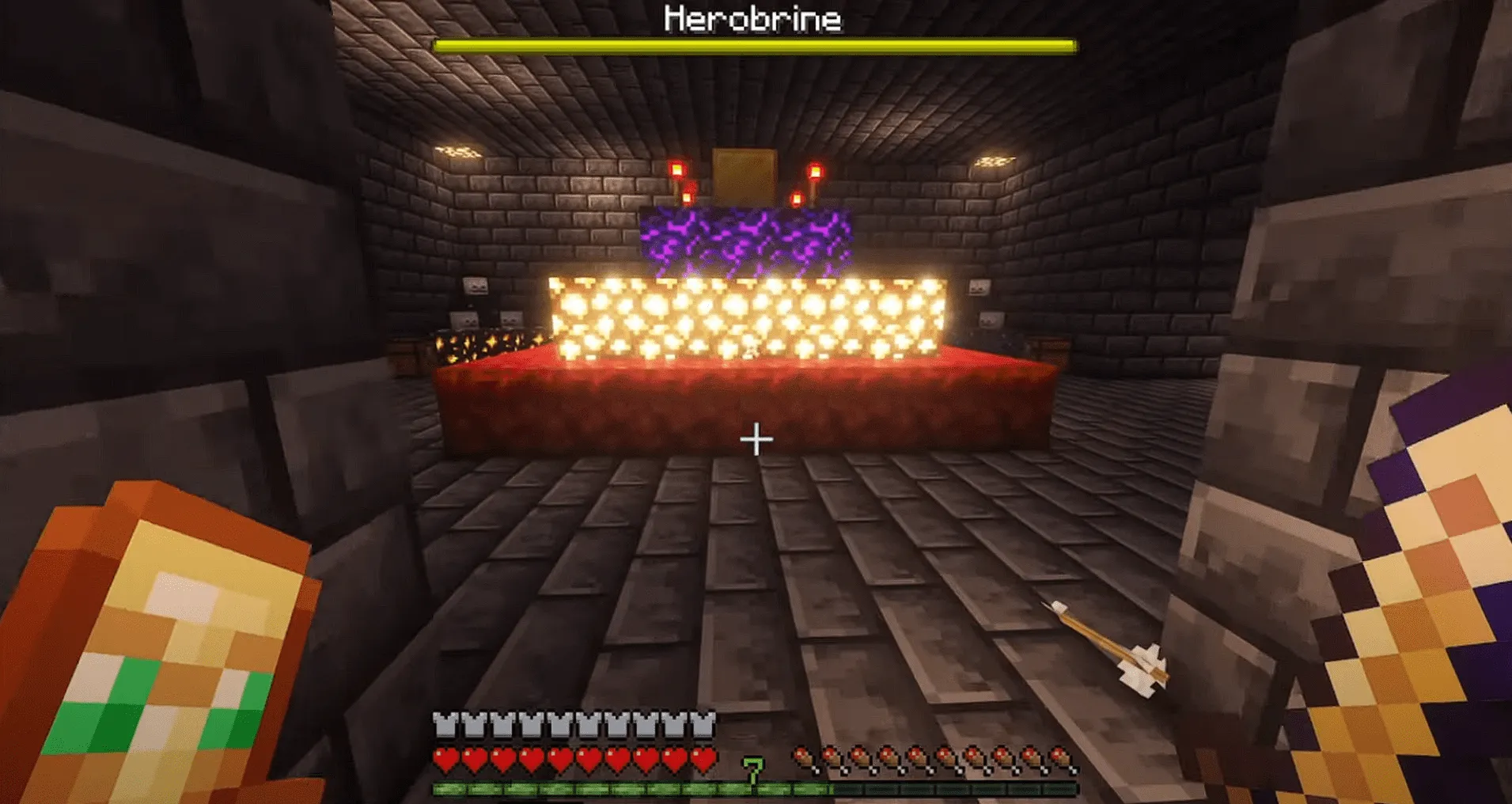The image size is (1512, 804).
Task: Select the leftmost heart icon
Action: coord(445,757)
